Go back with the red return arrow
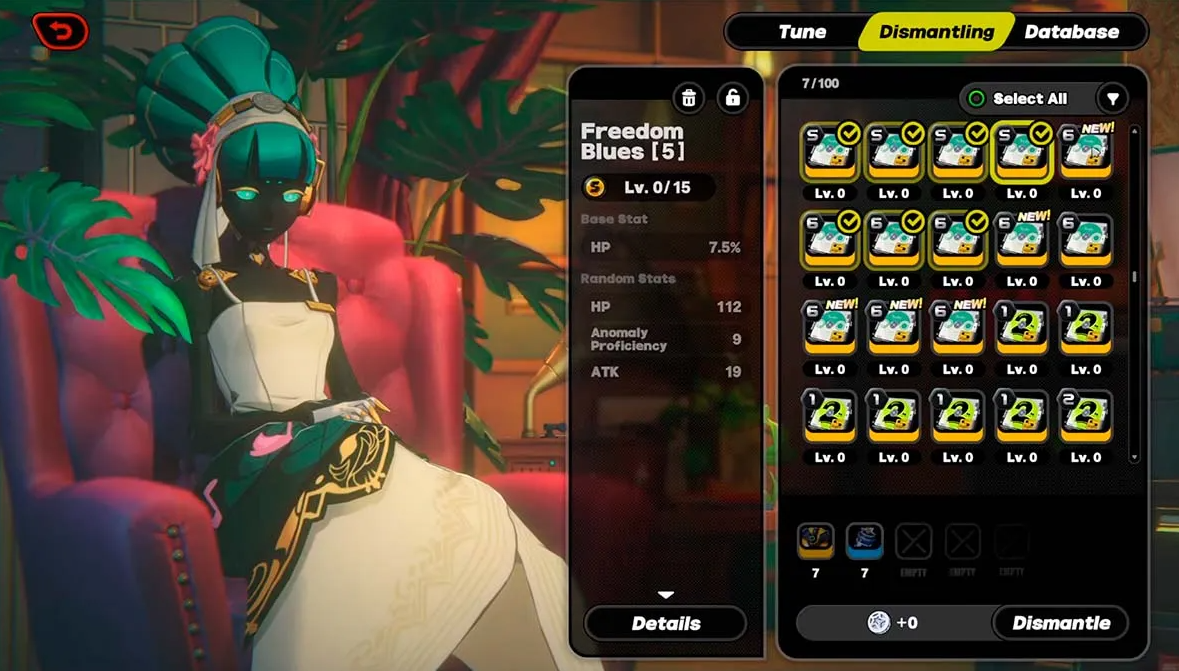 (x=60, y=31)
